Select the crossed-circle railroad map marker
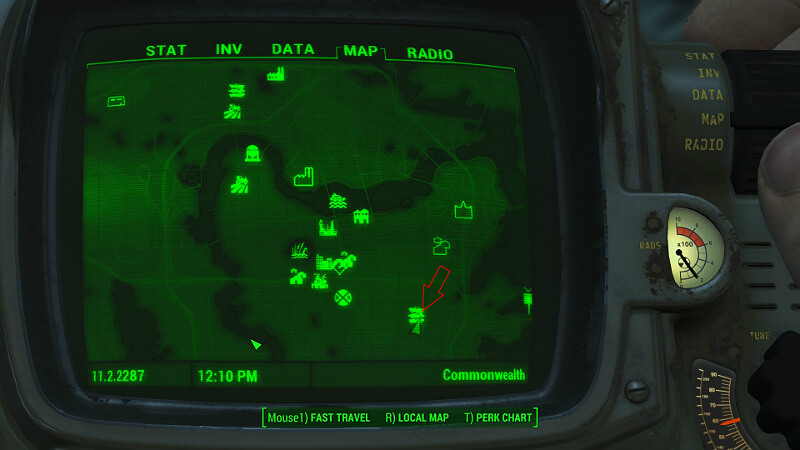Image resolution: width=800 pixels, height=450 pixels. click(344, 297)
